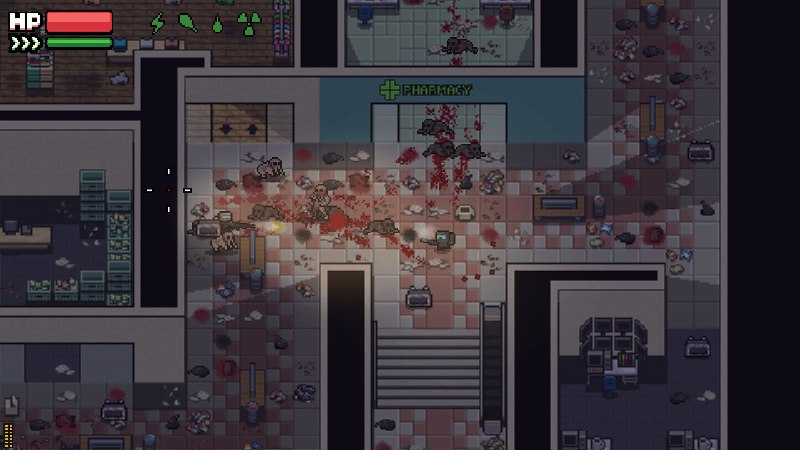
Task: Click the green lightning bolt status icon
Action: point(157,22)
